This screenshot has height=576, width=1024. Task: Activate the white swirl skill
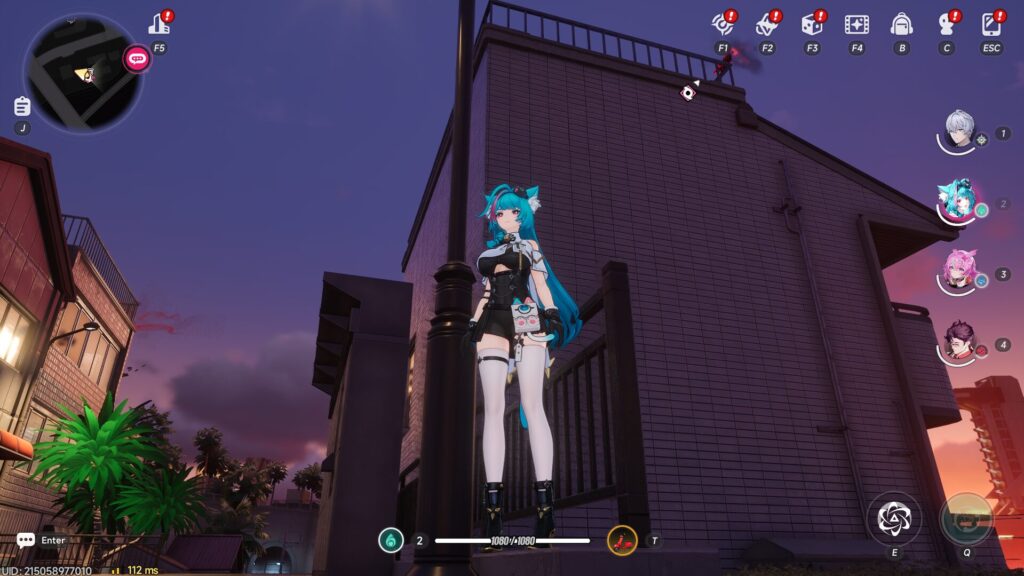point(894,517)
